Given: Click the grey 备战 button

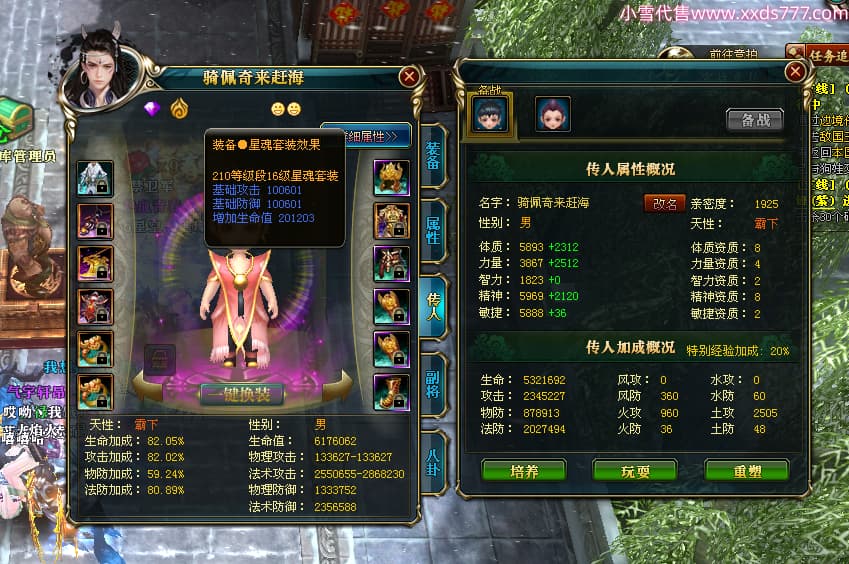Looking at the screenshot, I should pos(755,119).
